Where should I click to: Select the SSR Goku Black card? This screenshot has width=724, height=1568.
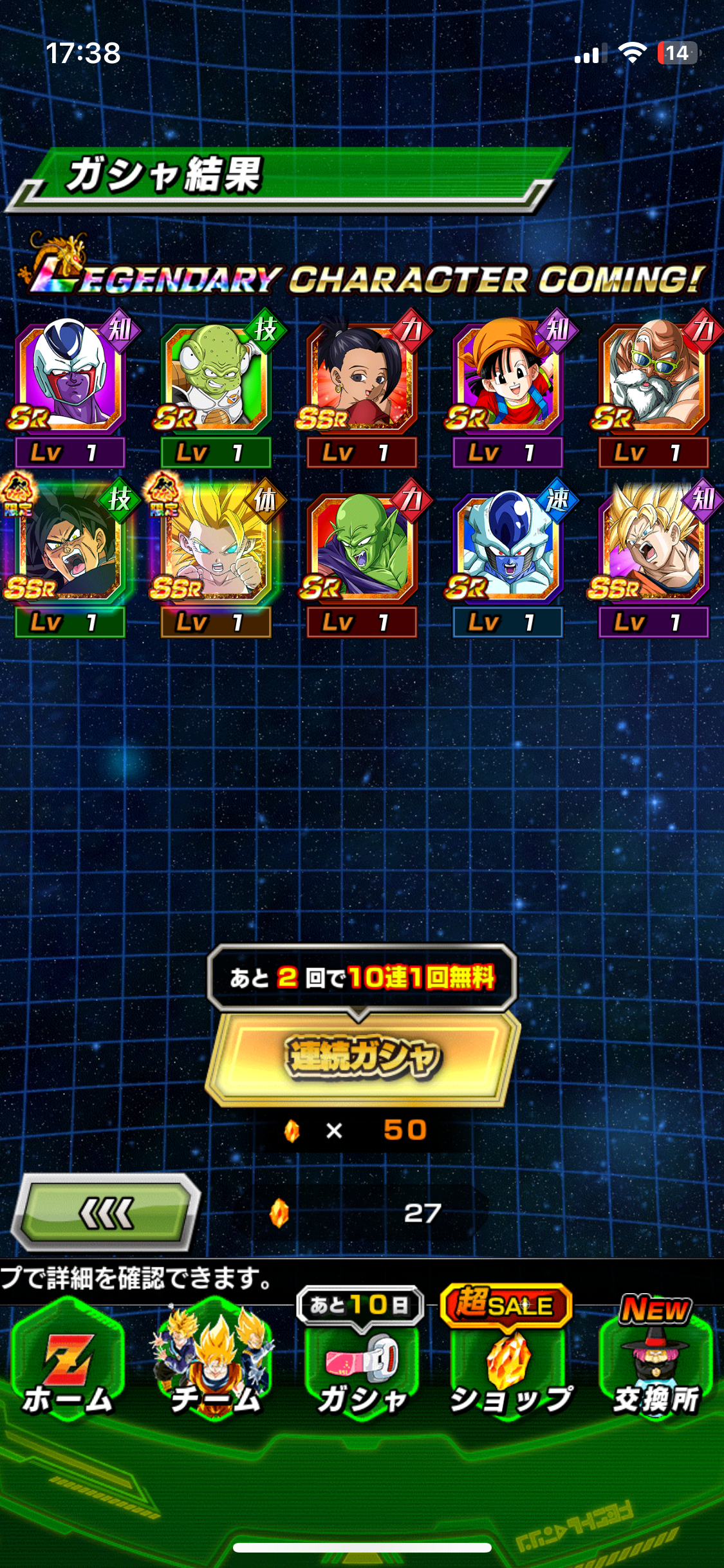pyautogui.click(x=70, y=548)
